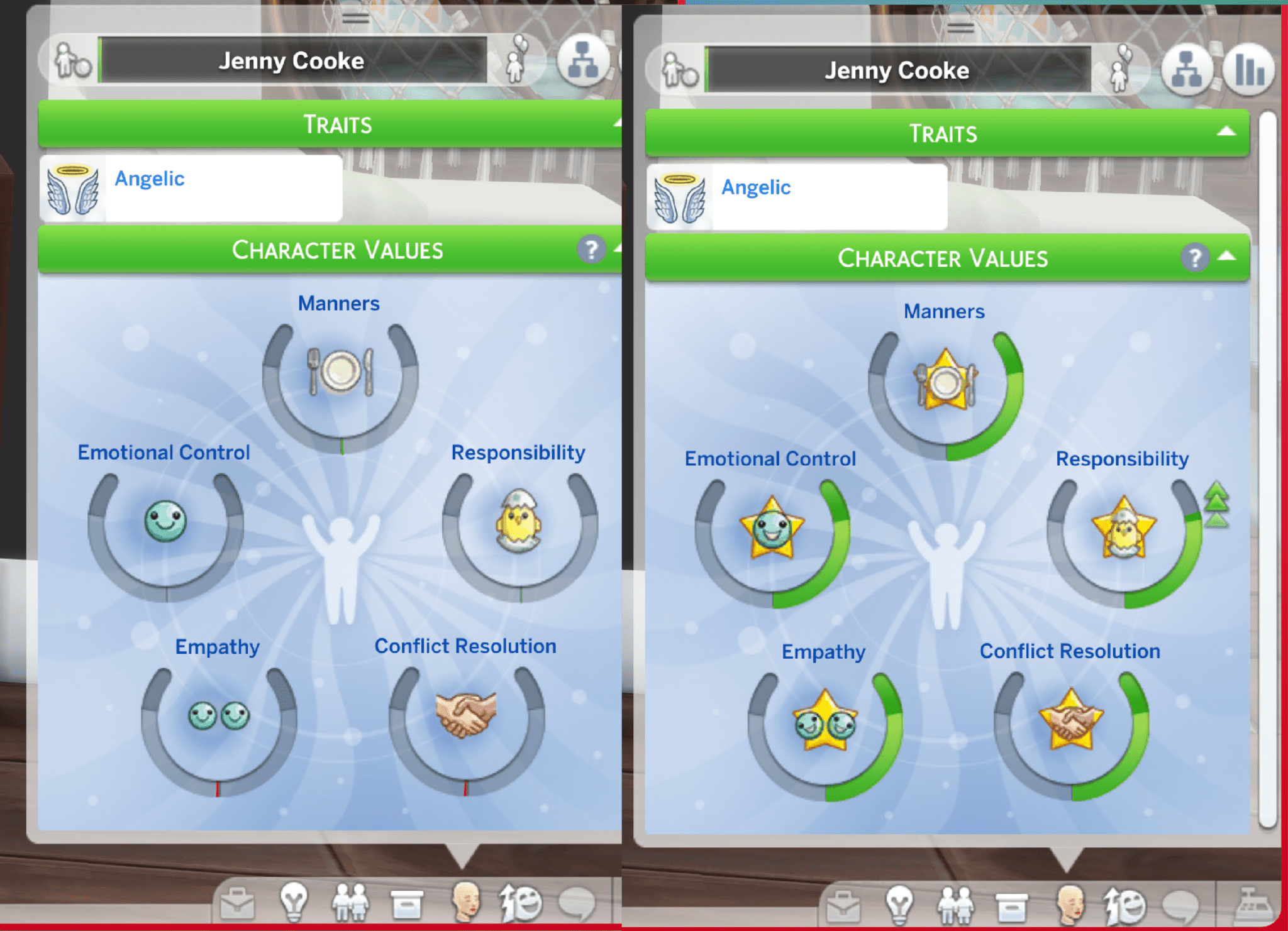Click Jenny Cooke's age progress bar
The width and height of the screenshot is (1288, 931).
coord(291,61)
